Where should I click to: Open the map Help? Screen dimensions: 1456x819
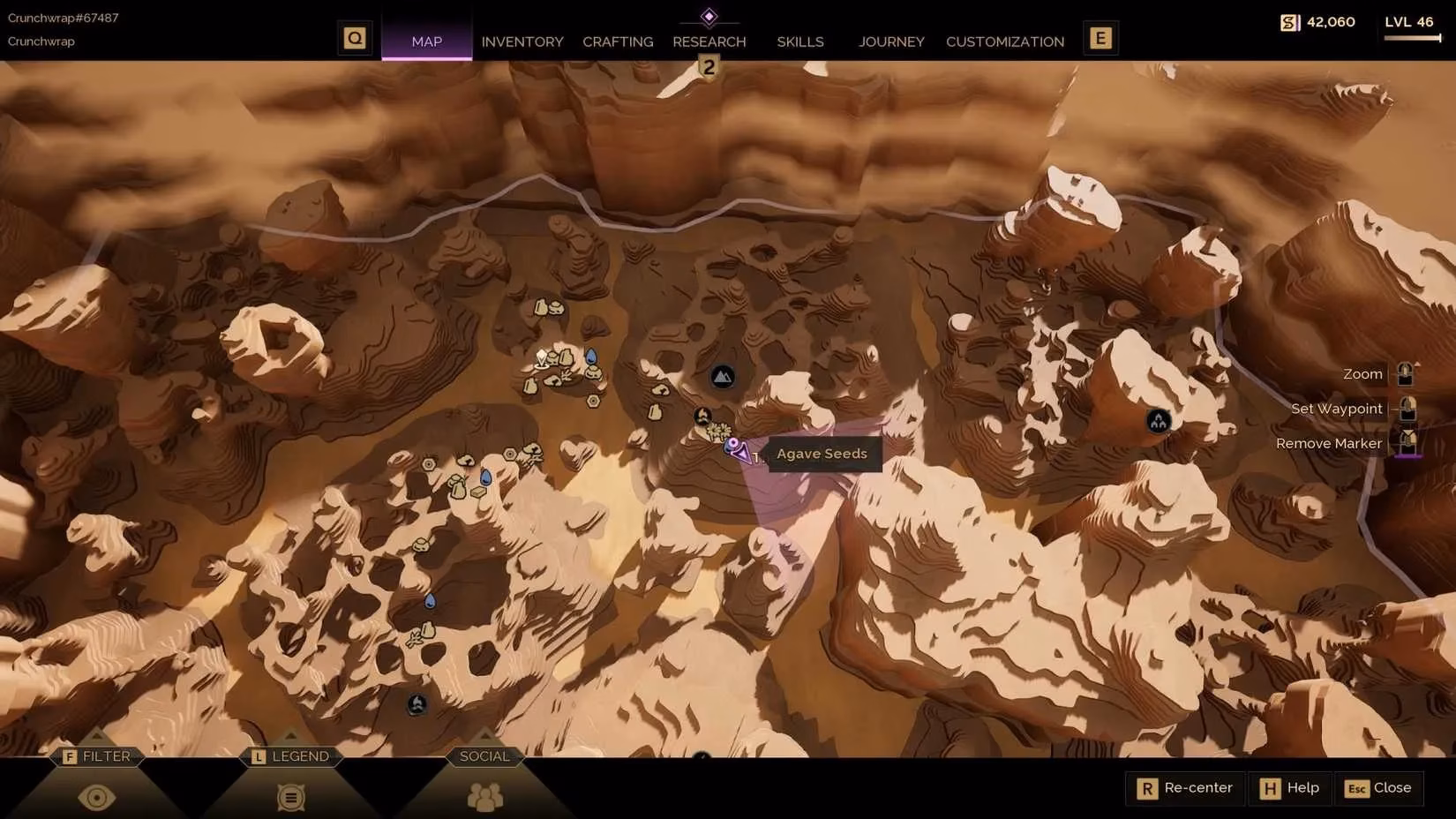tap(1290, 788)
